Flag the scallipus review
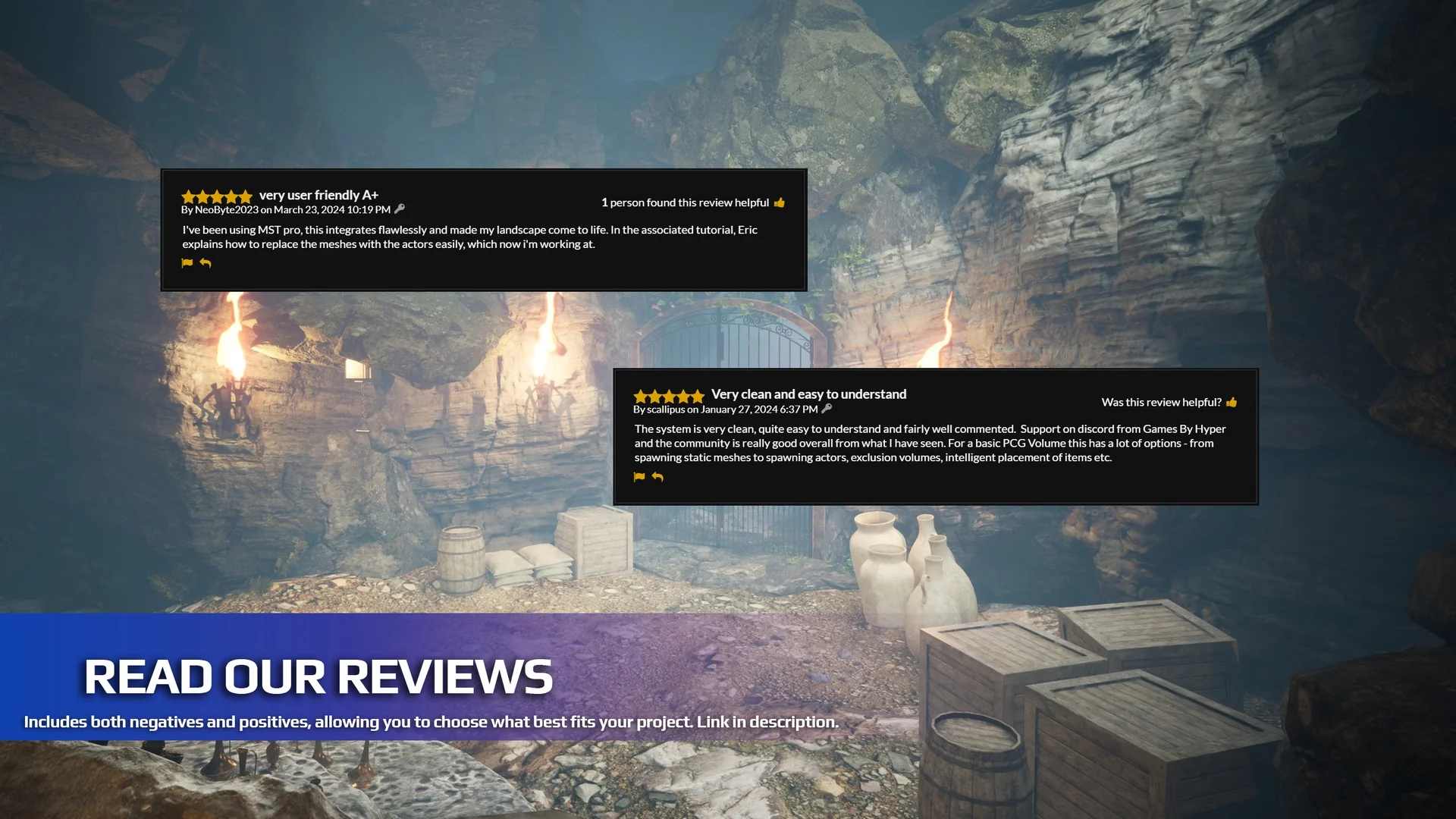 pyautogui.click(x=639, y=477)
